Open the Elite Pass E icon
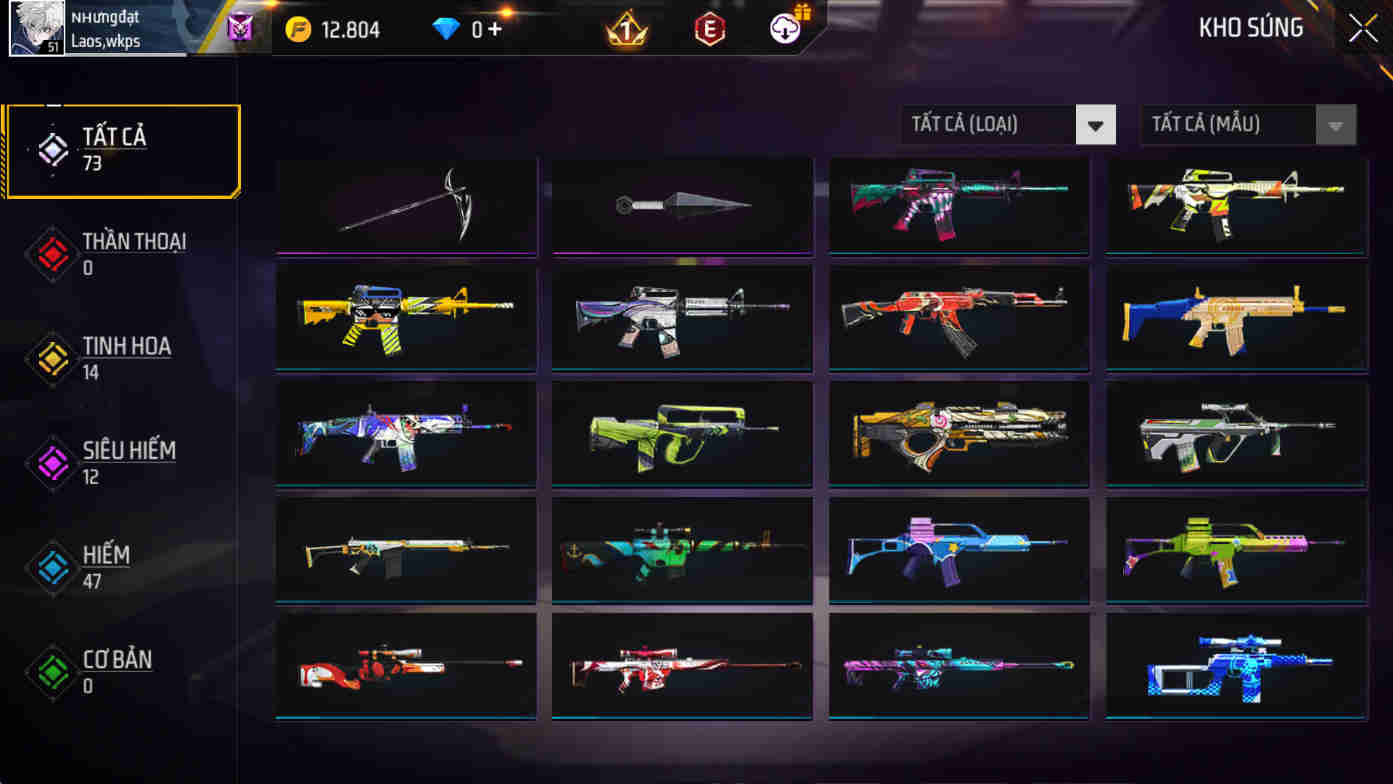 tap(712, 29)
